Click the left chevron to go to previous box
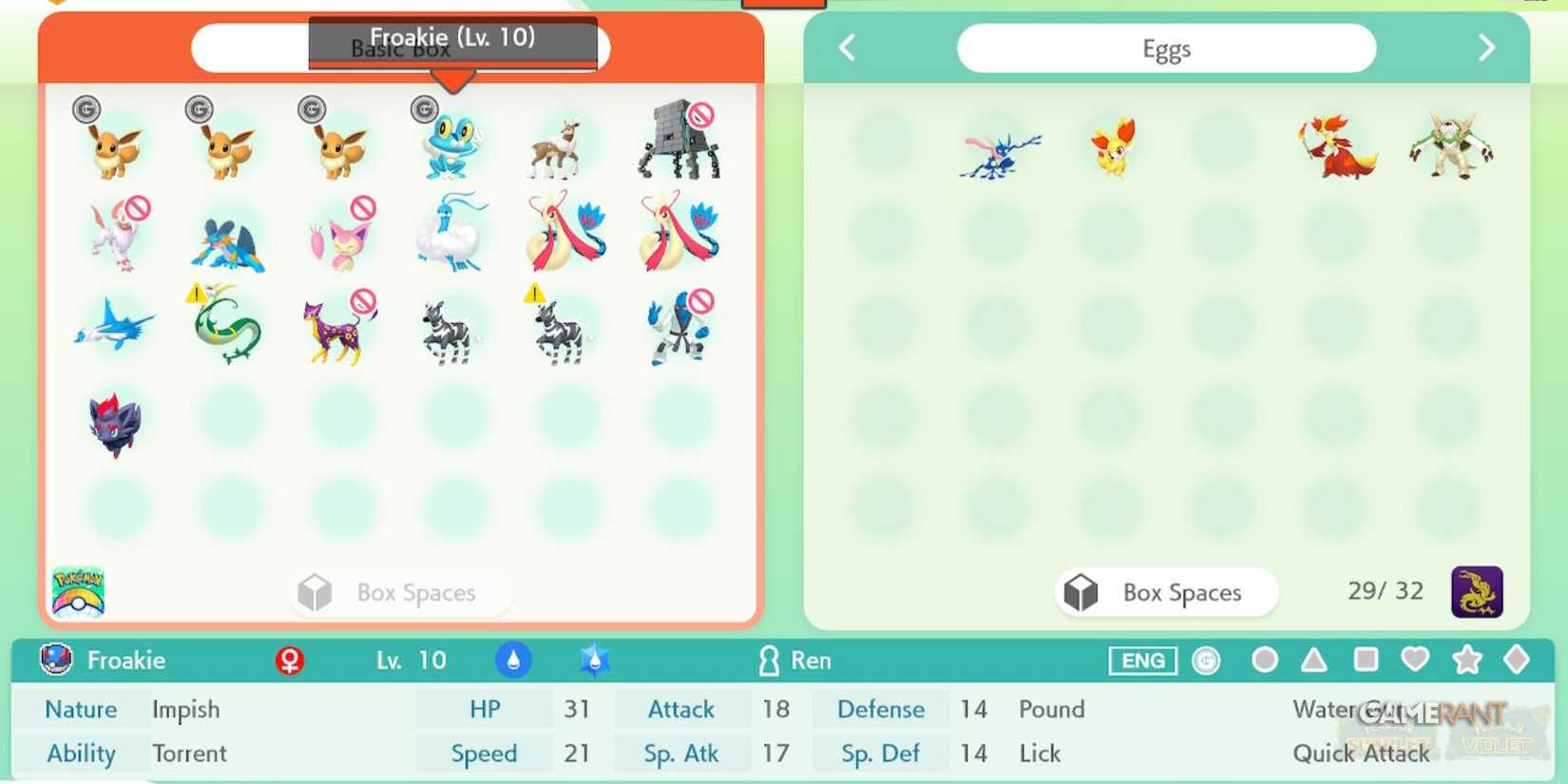This screenshot has width=1568, height=784. pyautogui.click(x=846, y=48)
